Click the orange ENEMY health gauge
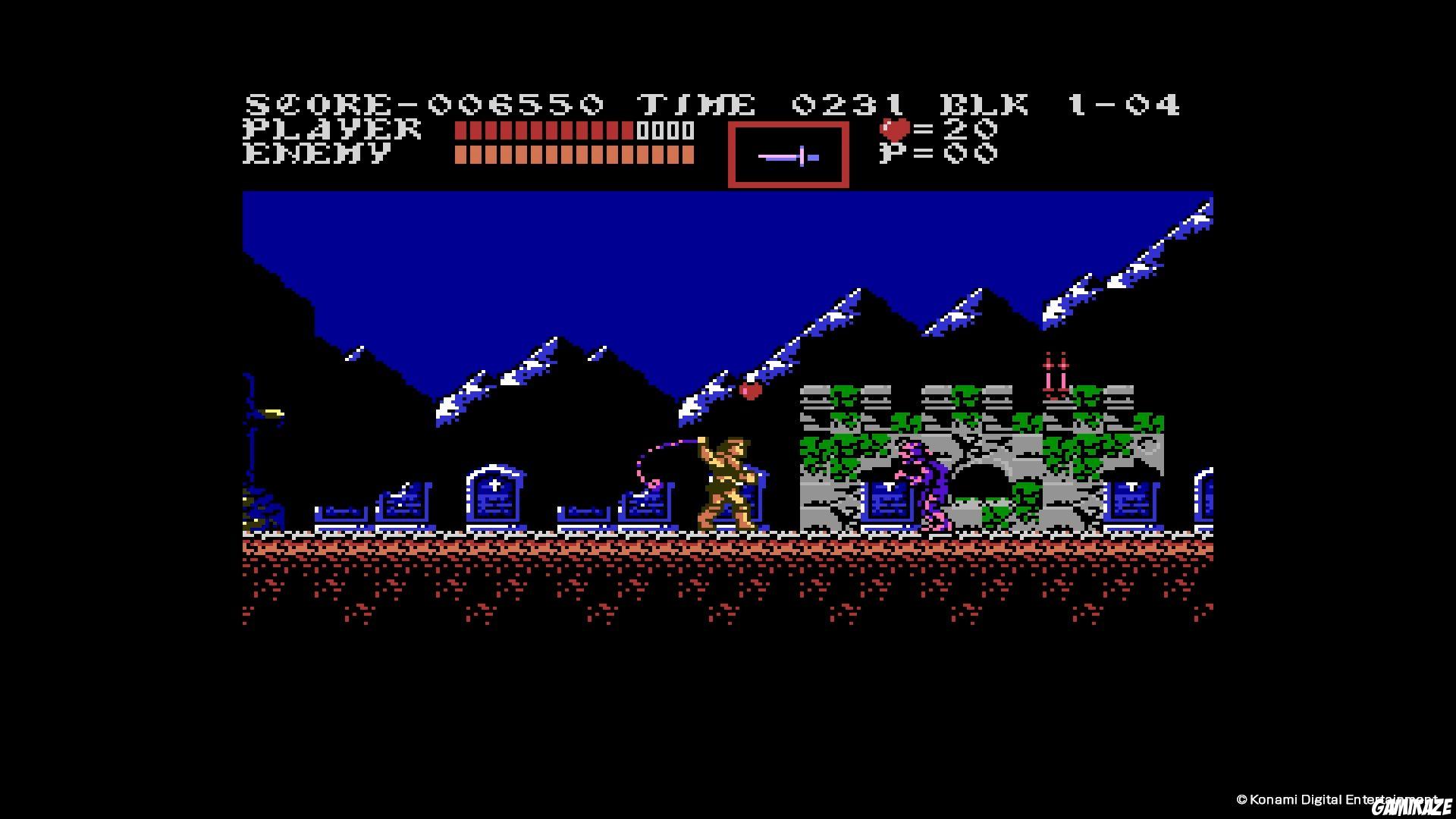The image size is (1456, 819). tap(574, 155)
